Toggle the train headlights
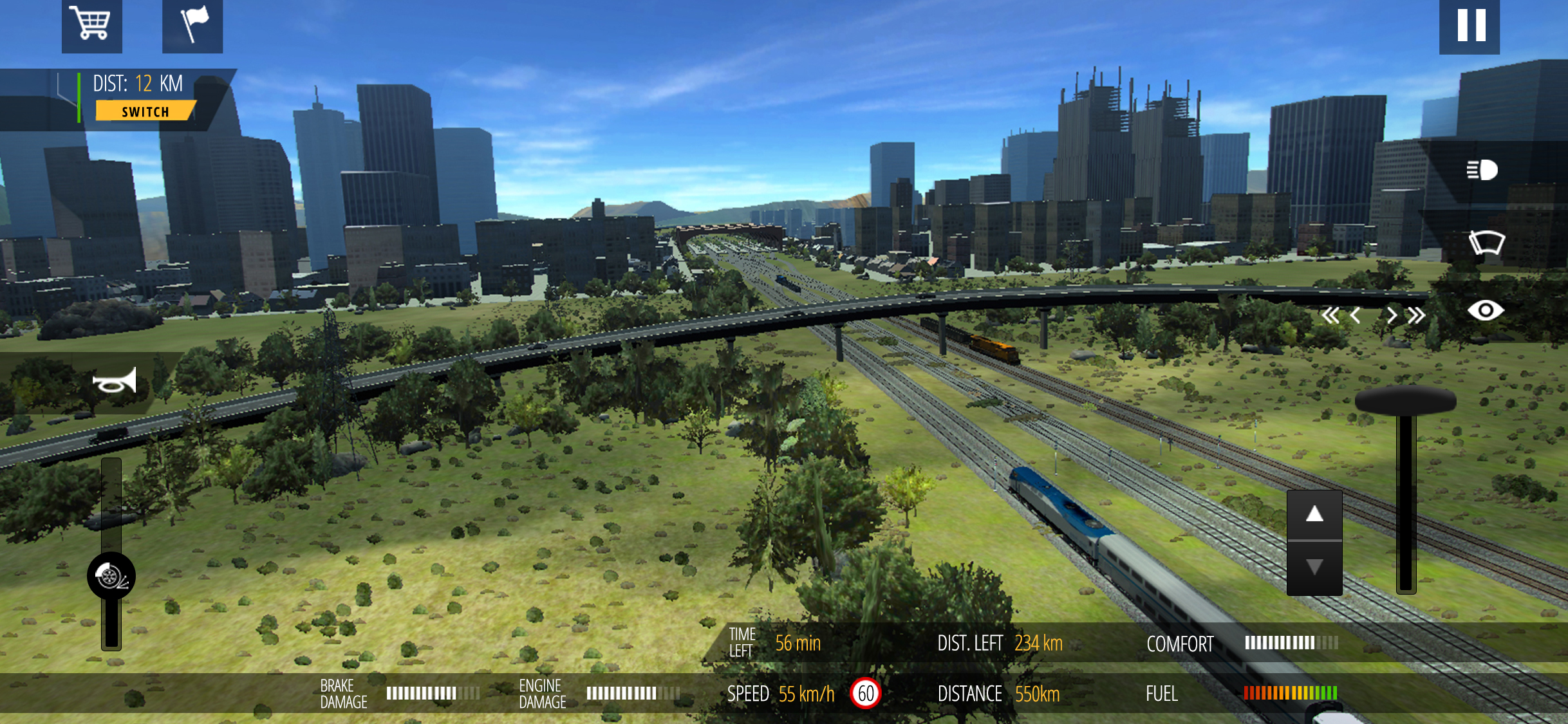 (1482, 171)
